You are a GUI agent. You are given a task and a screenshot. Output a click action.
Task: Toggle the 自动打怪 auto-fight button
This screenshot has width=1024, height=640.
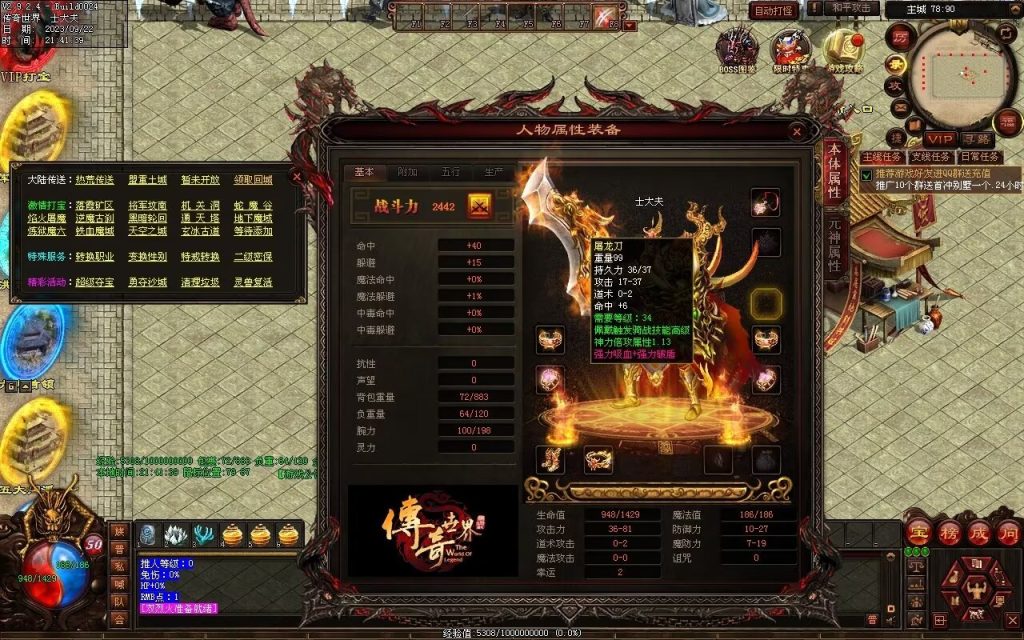tap(773, 10)
